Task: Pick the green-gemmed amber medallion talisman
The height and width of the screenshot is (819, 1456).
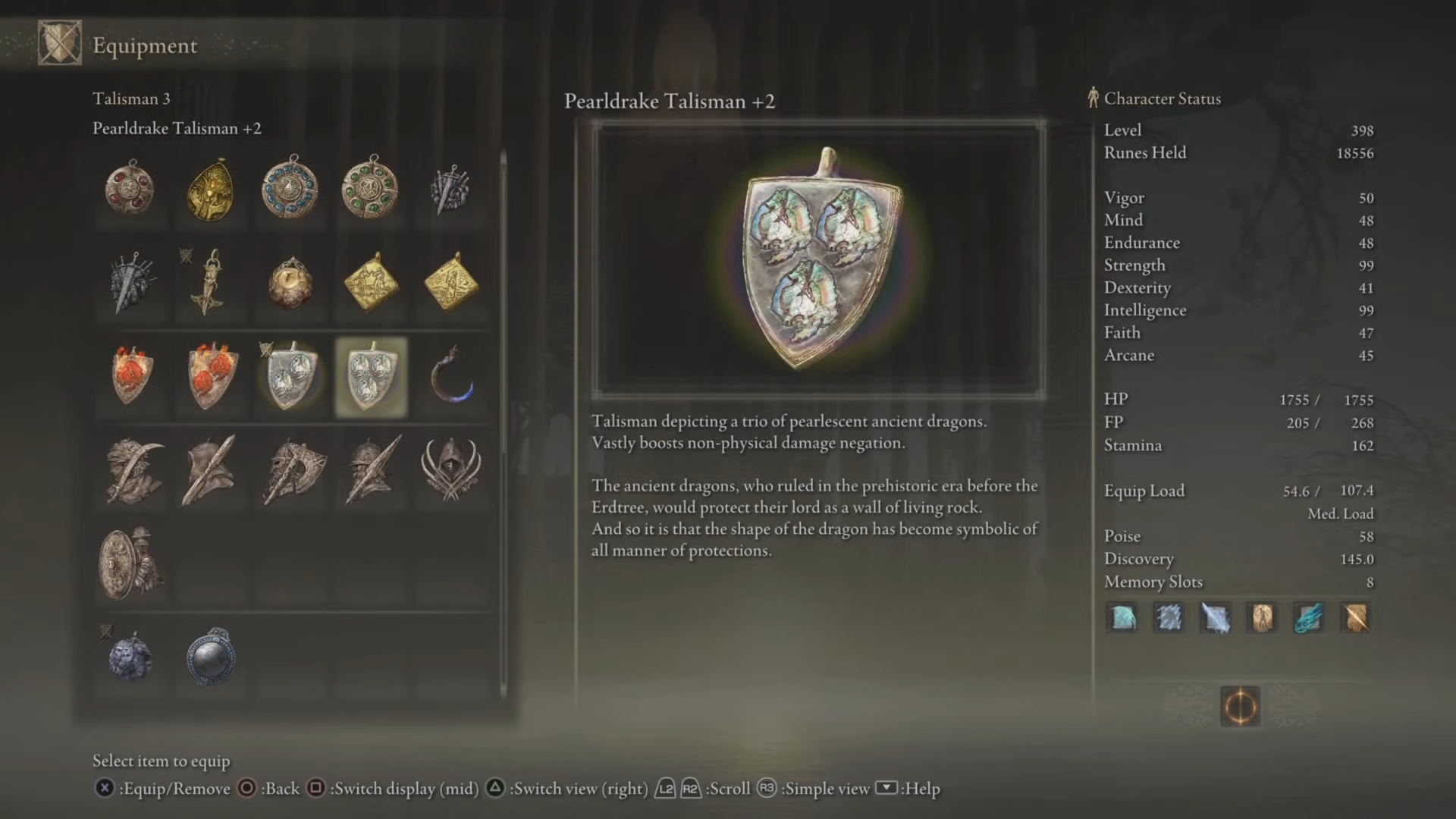Action: pyautogui.click(x=371, y=188)
